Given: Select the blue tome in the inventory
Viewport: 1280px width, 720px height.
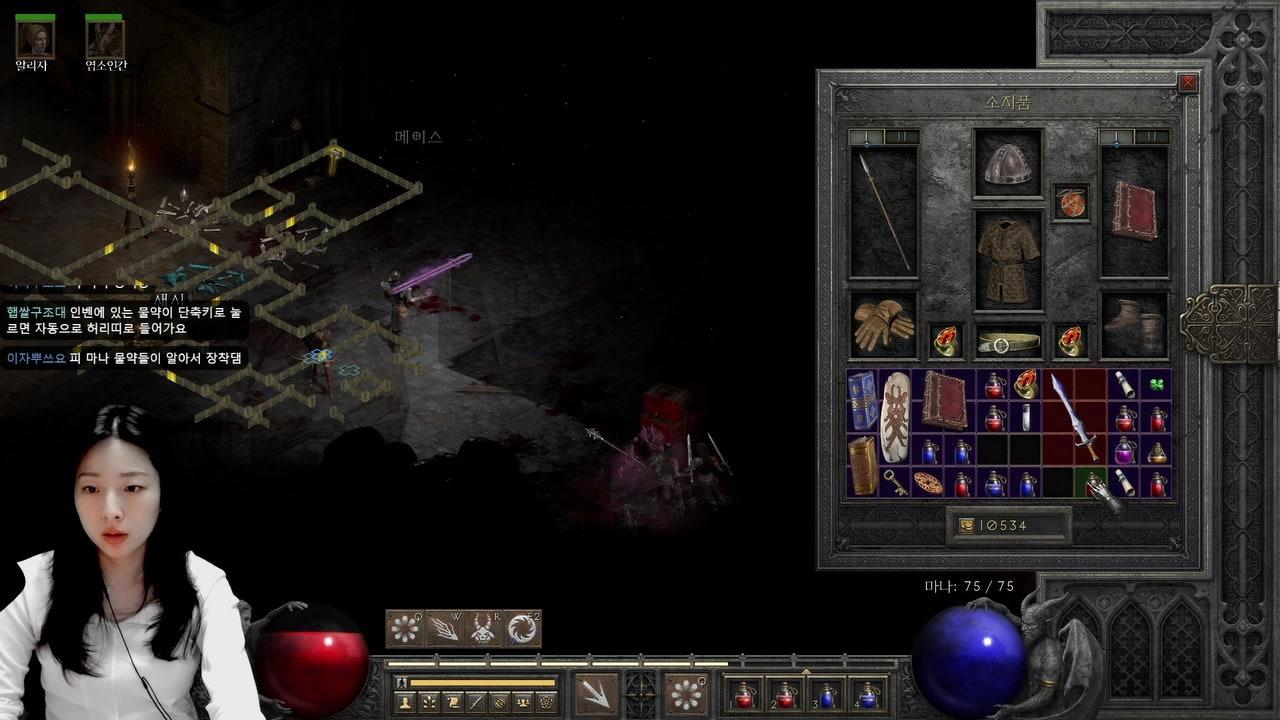Looking at the screenshot, I should [861, 401].
